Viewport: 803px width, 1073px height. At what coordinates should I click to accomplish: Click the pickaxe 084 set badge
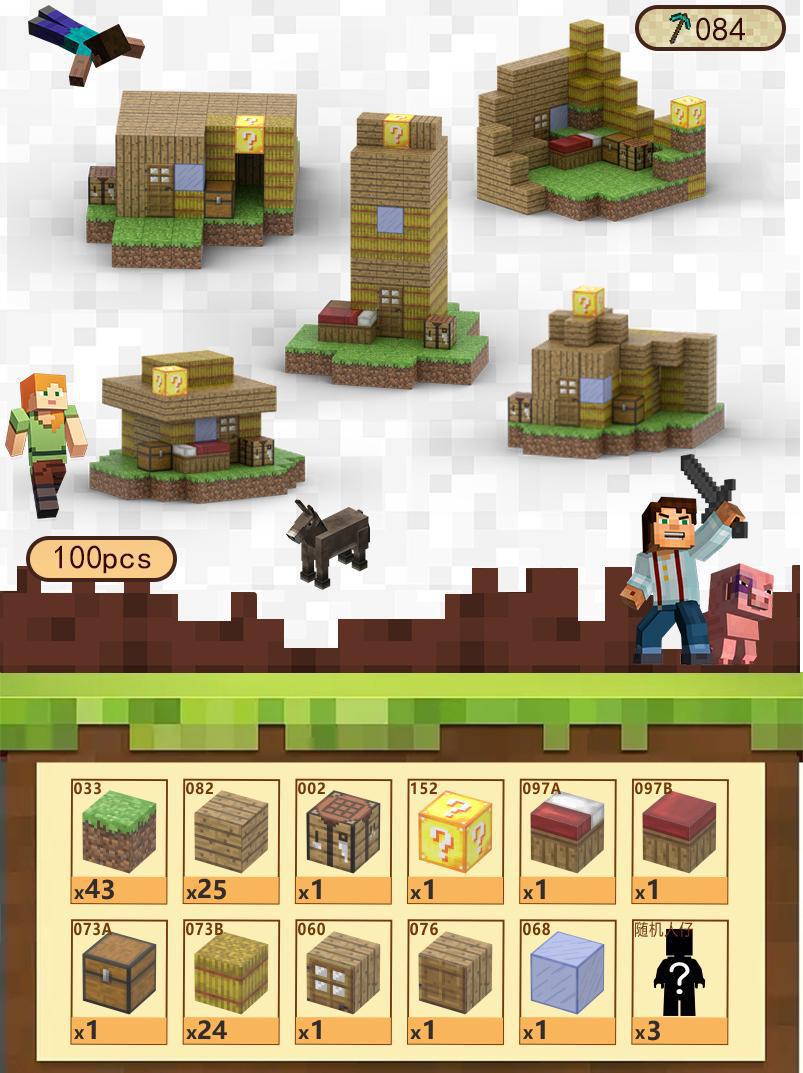[x=710, y=29]
